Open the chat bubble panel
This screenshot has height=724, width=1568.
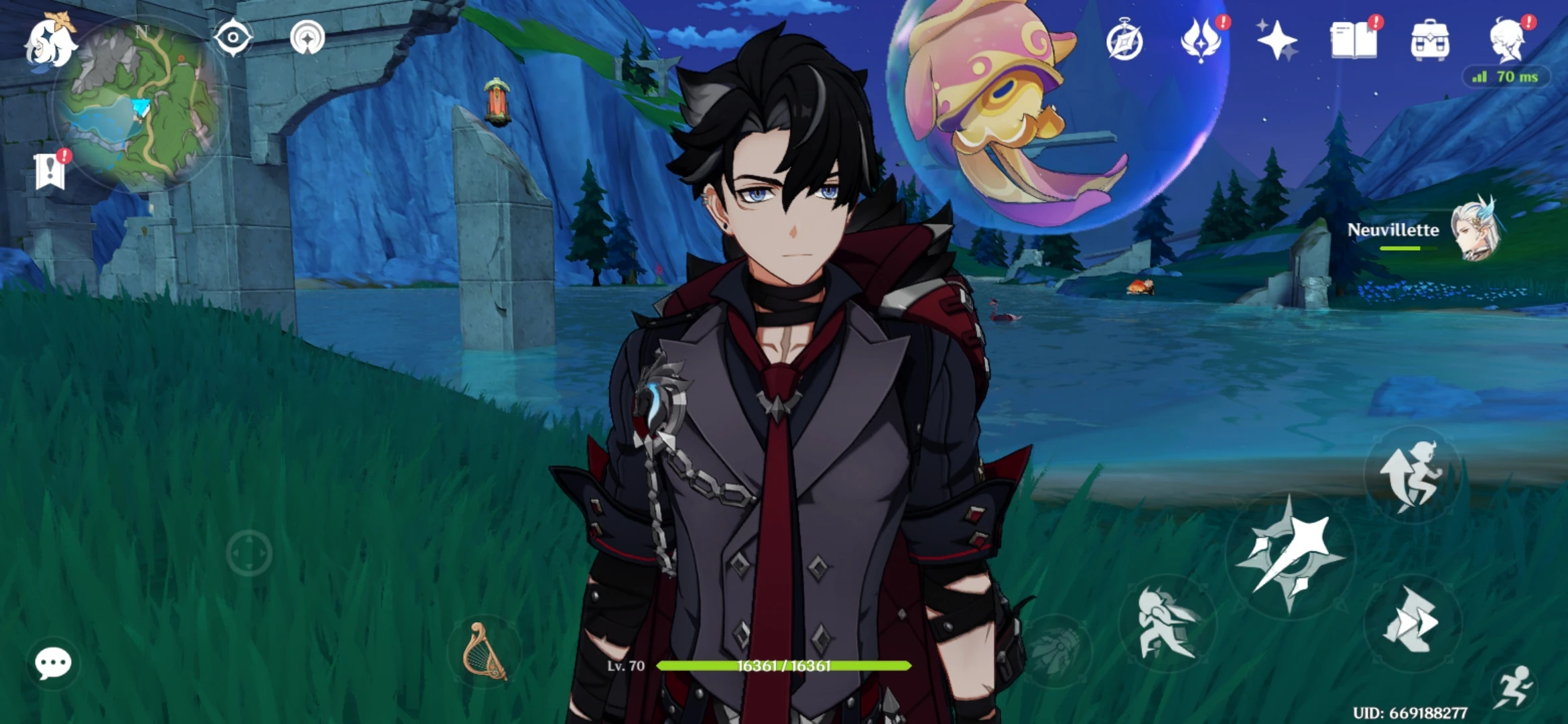pos(54,664)
